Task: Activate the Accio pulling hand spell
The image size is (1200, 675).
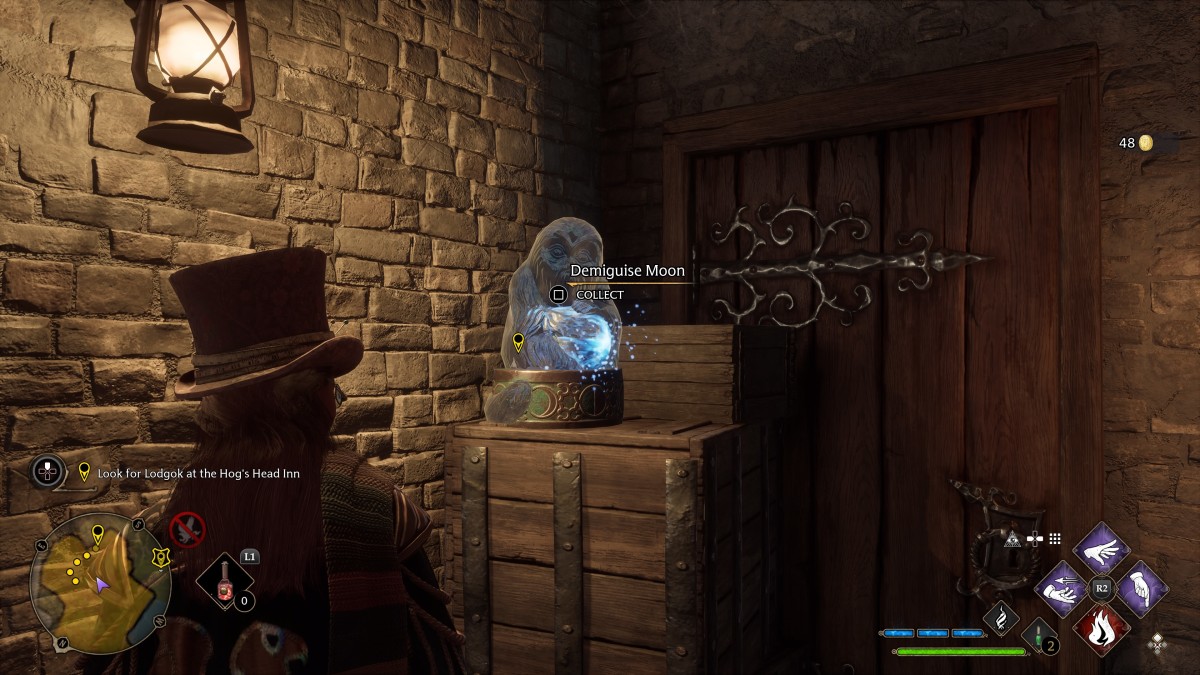Action: [1060, 589]
